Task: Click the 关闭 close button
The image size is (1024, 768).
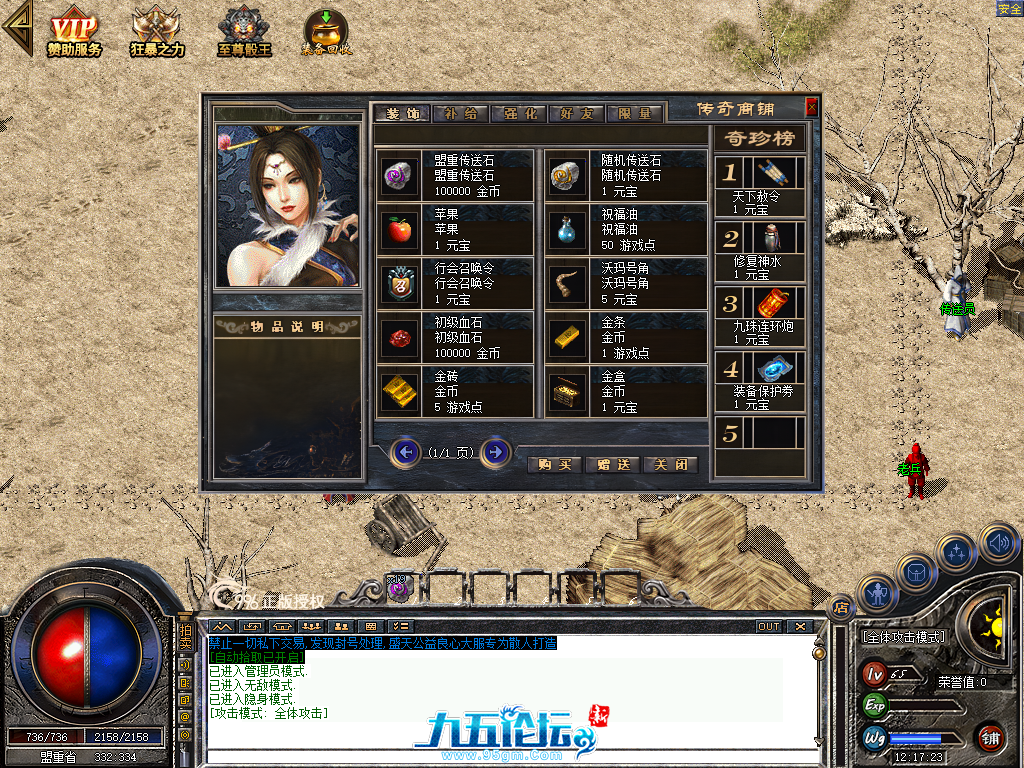Action: (x=670, y=465)
